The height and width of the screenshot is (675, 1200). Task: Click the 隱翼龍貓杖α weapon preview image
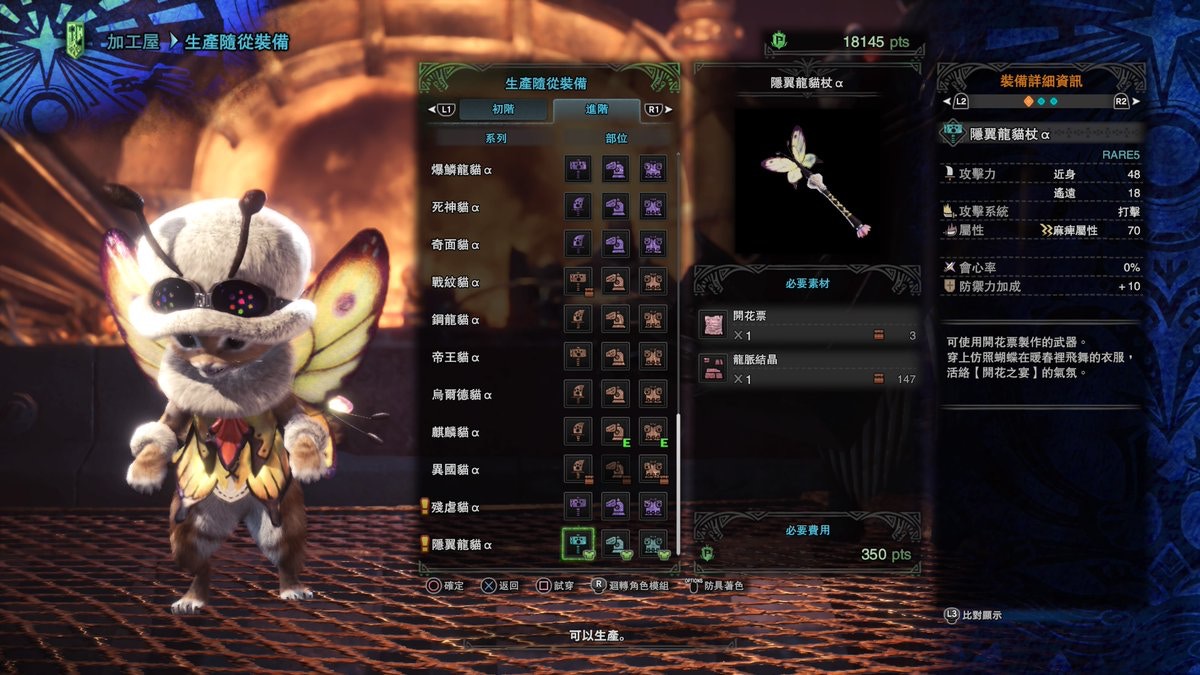tap(812, 180)
